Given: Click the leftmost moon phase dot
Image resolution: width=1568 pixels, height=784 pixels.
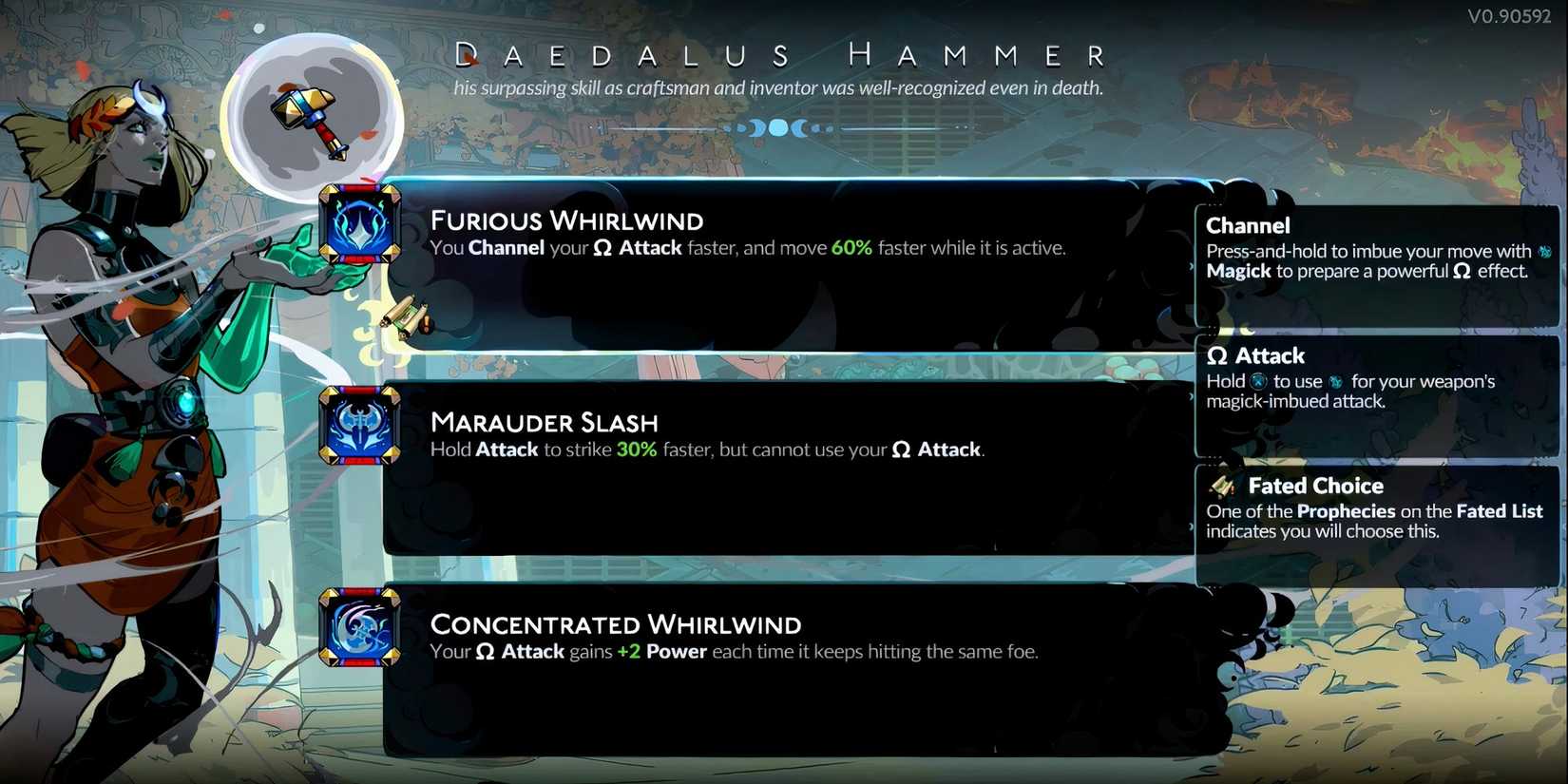Looking at the screenshot, I should [728, 128].
